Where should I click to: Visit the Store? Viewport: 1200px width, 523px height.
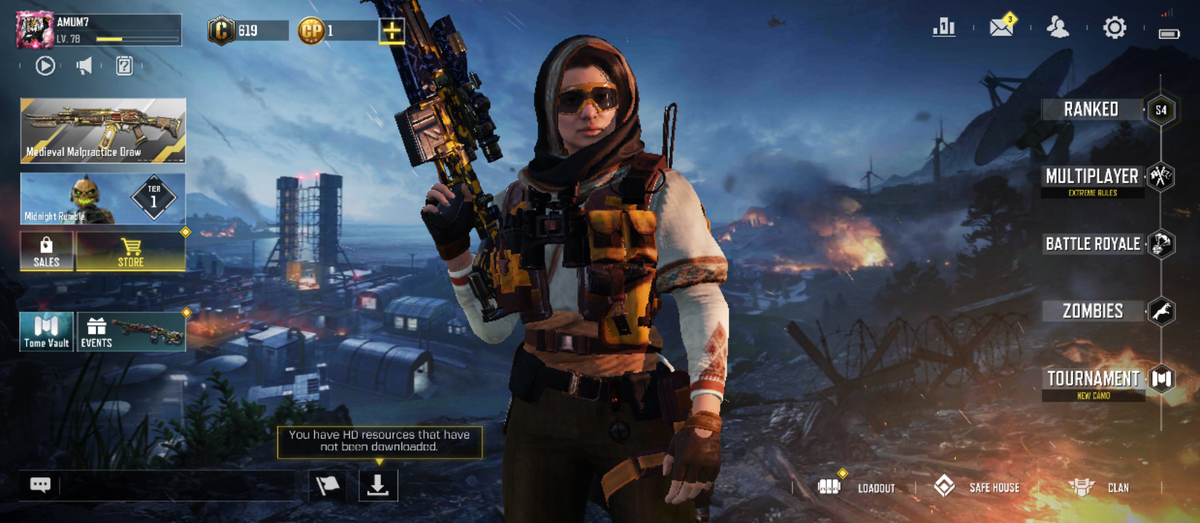coord(131,251)
